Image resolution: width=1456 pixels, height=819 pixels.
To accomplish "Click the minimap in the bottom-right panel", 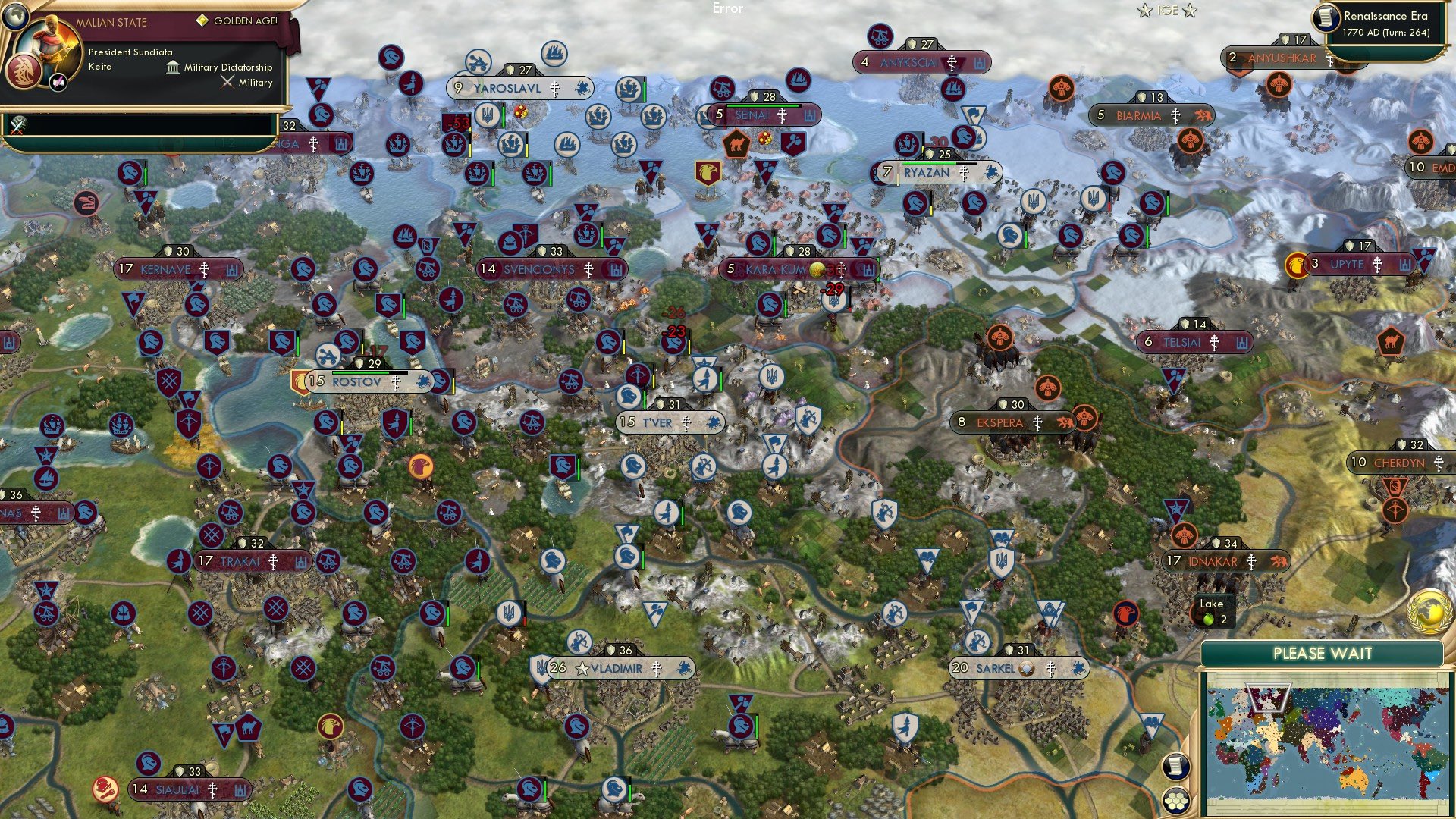I will click(x=1327, y=743).
